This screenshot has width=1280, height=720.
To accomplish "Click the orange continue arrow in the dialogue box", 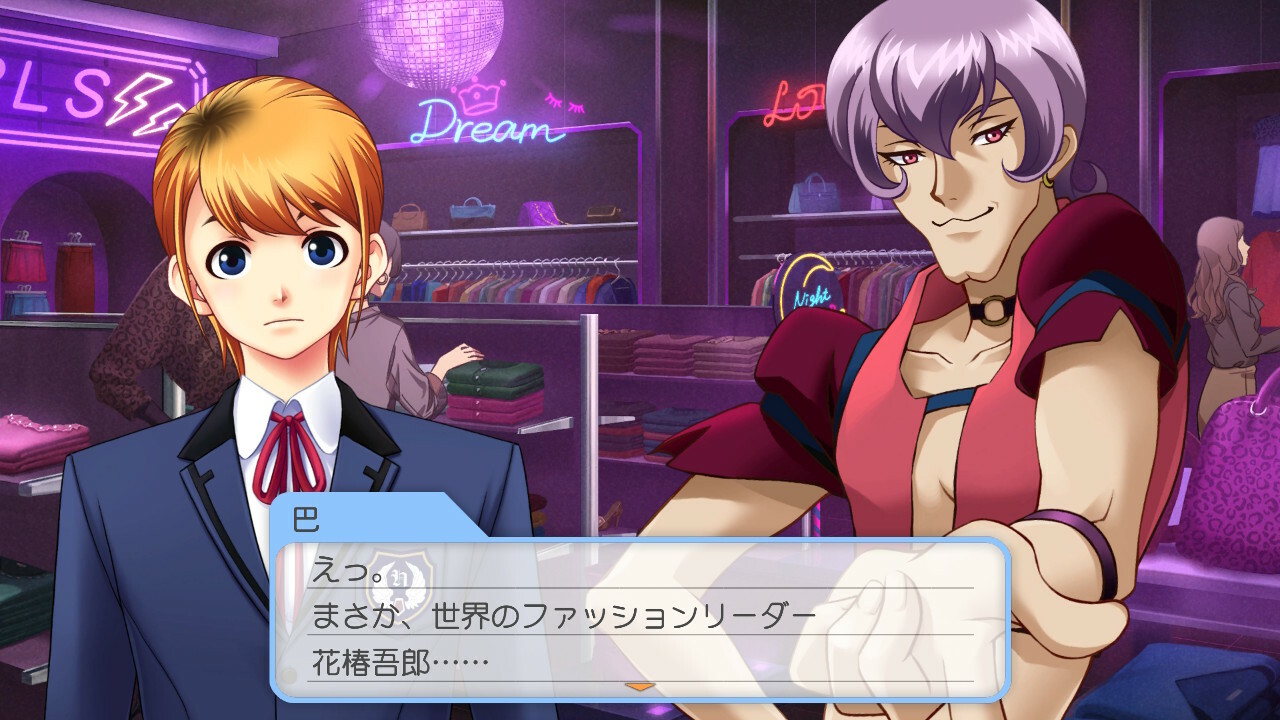I will (x=639, y=686).
